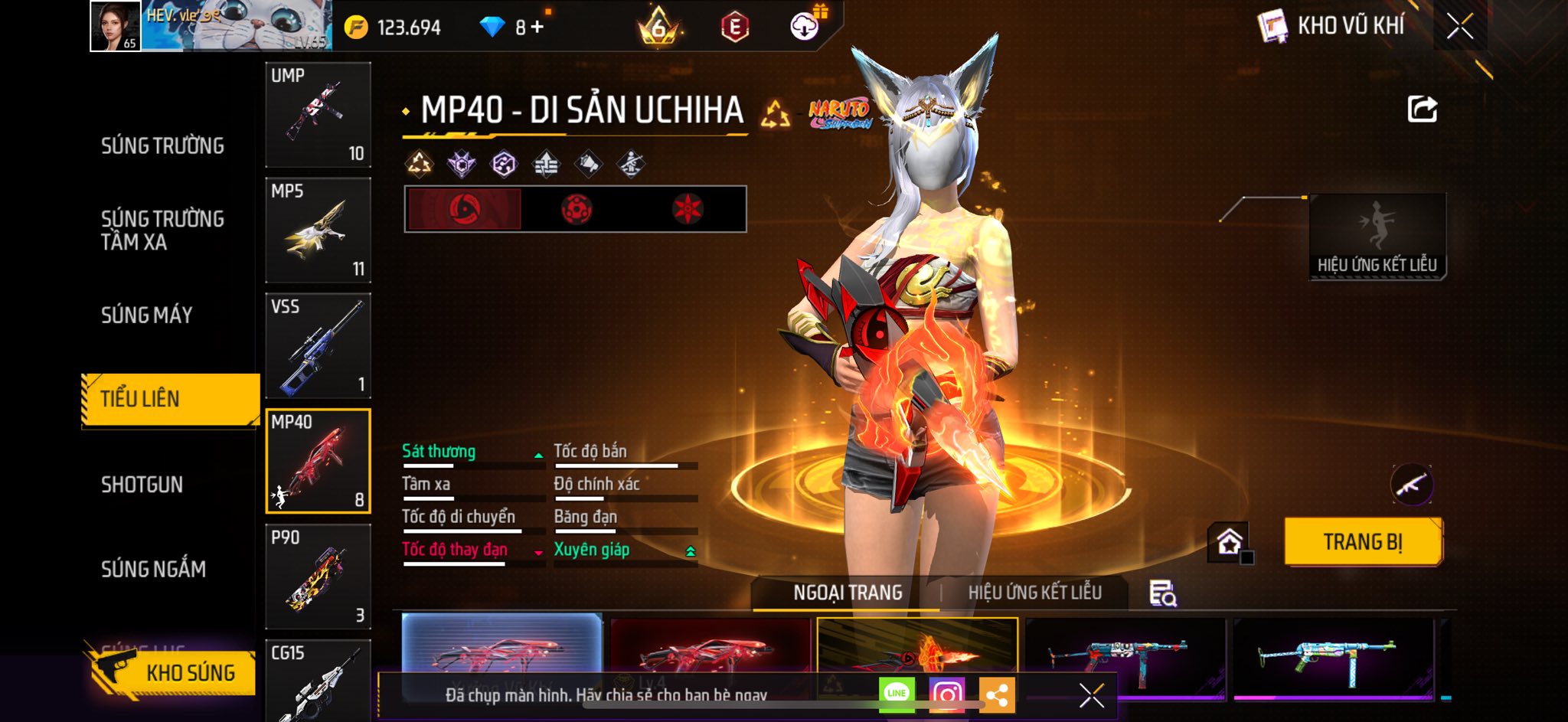Choose the VSS sniper slot
Viewport: 1568px width, 722px height.
point(318,345)
